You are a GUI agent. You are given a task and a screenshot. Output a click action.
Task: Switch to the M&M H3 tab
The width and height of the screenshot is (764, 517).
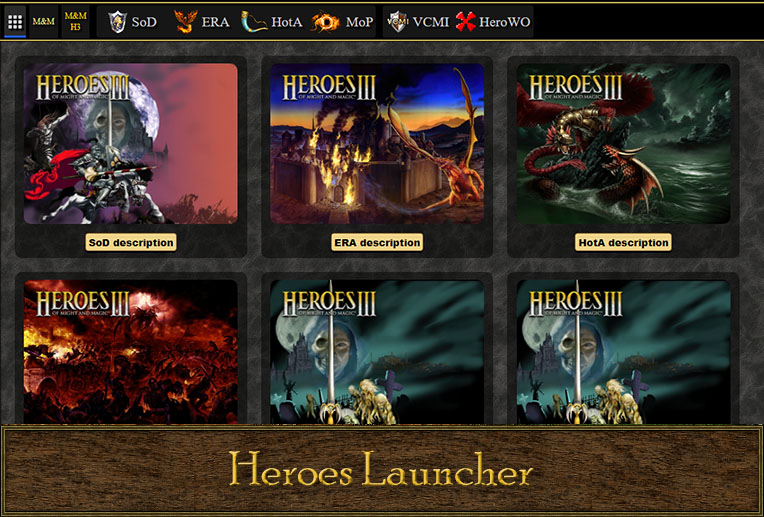pos(75,21)
